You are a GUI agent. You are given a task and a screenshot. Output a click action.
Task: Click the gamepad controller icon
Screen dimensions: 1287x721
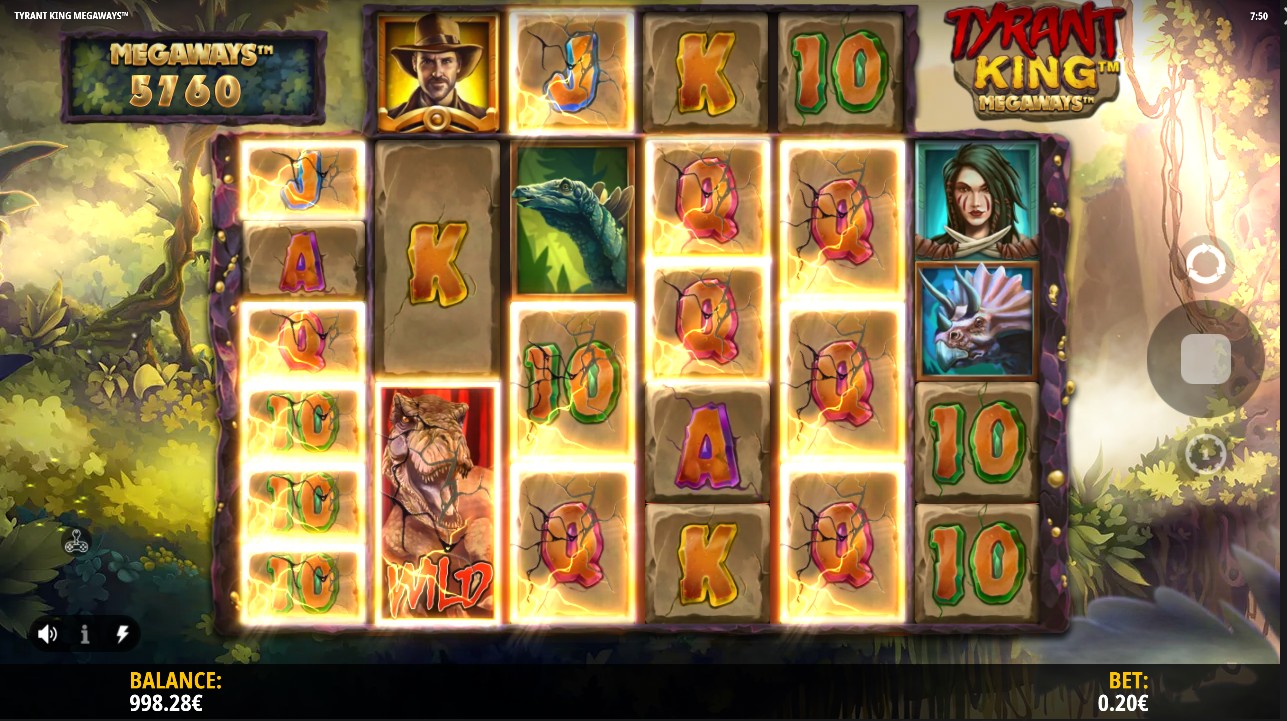(76, 542)
